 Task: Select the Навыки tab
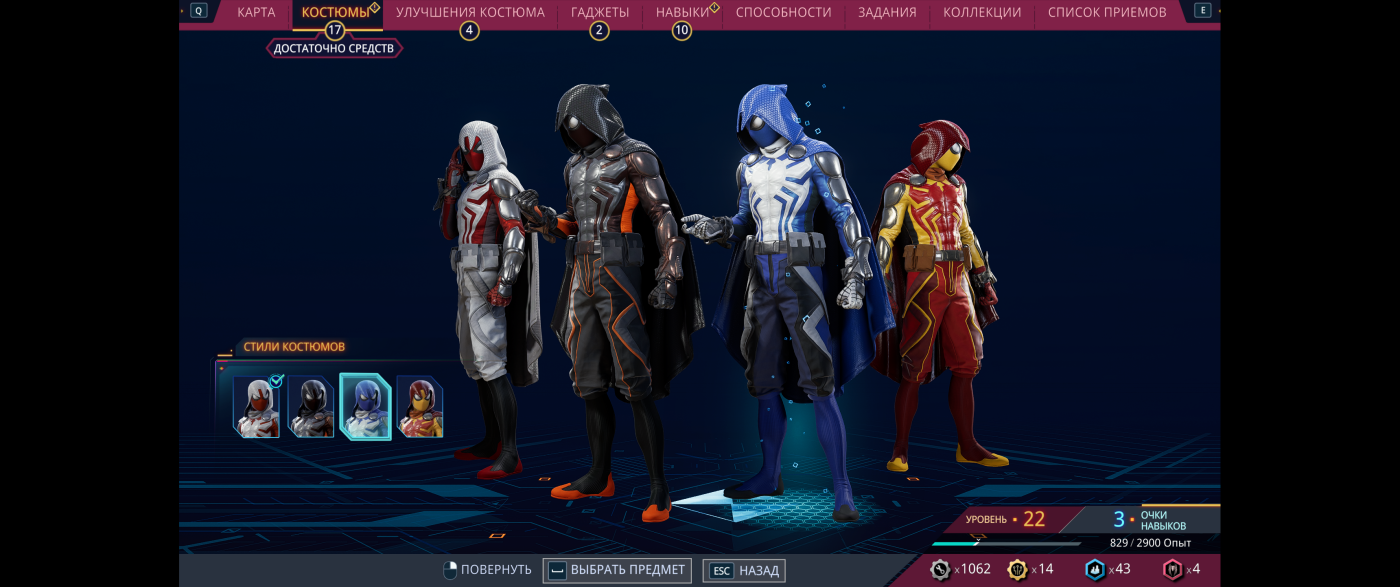pyautogui.click(x=682, y=13)
